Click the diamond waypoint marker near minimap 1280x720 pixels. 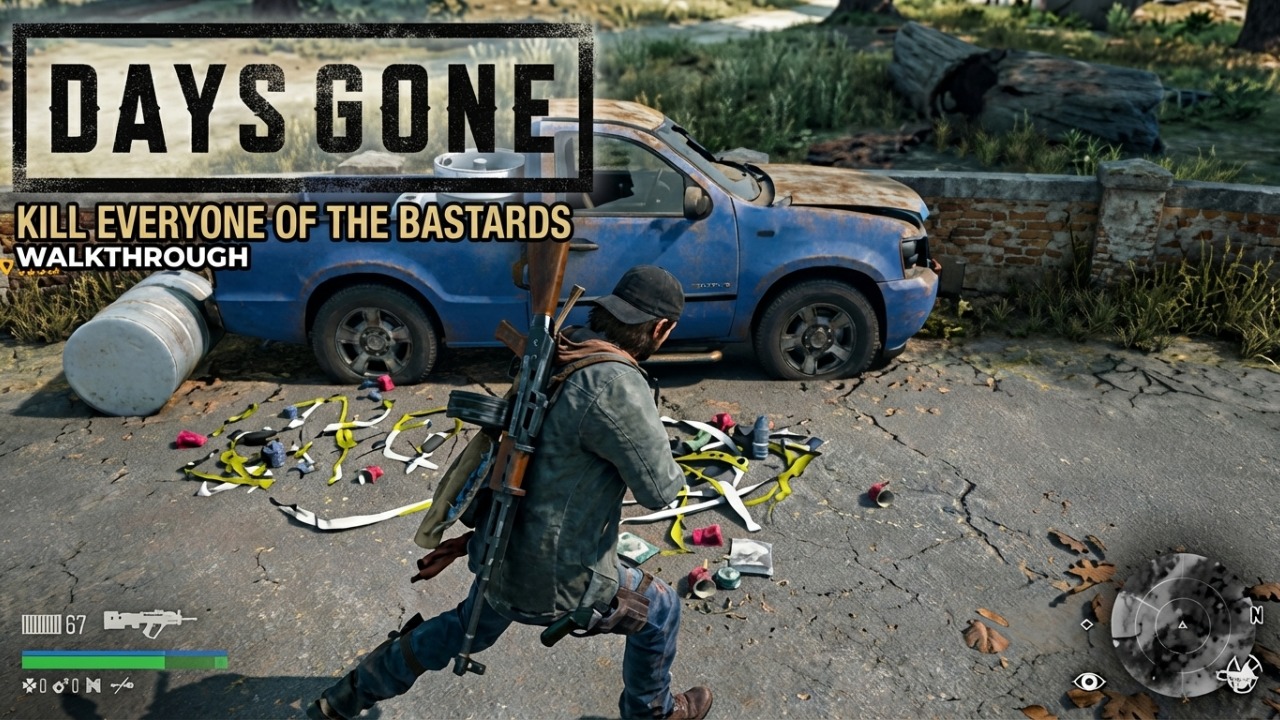pyautogui.click(x=1087, y=624)
